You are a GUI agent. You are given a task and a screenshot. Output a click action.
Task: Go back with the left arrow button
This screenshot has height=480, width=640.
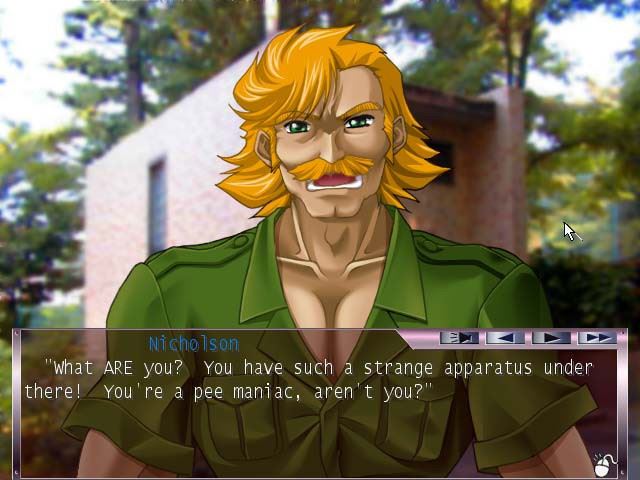point(506,338)
